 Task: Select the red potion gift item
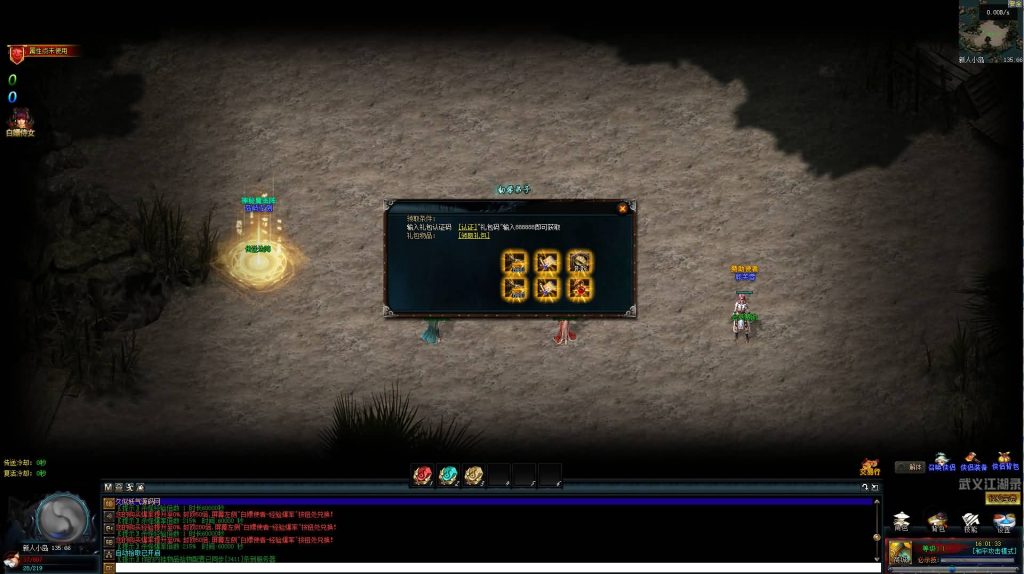click(579, 288)
